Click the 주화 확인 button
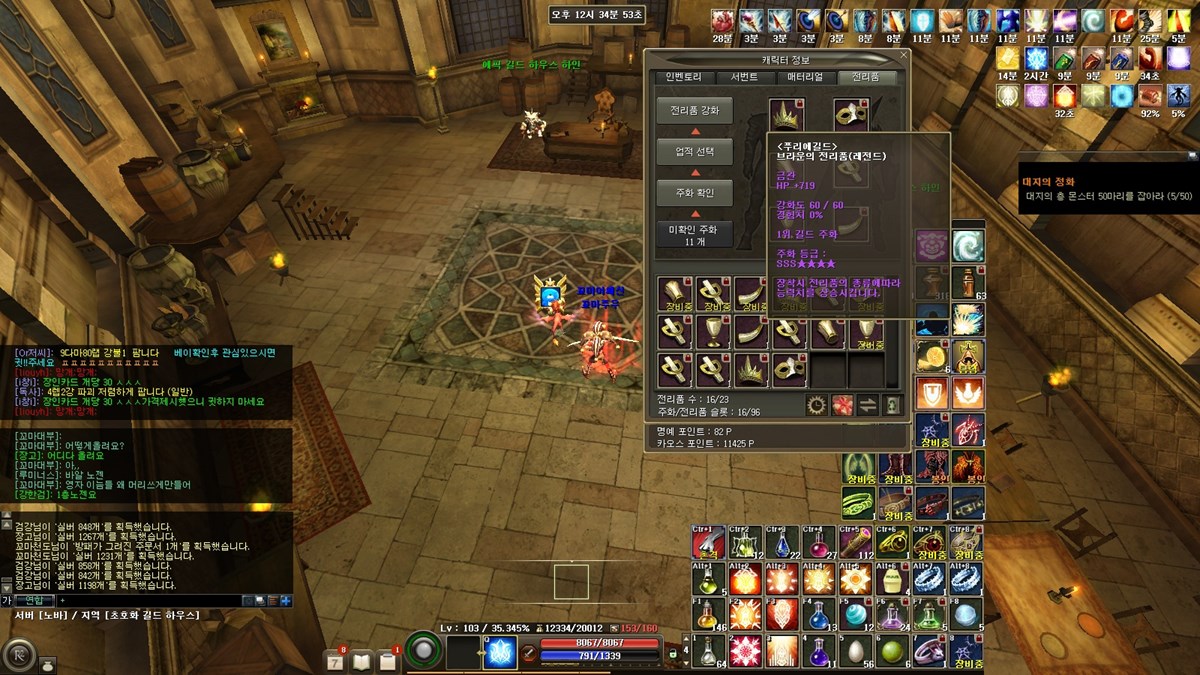Screen dimensions: 1200x675 coord(694,192)
